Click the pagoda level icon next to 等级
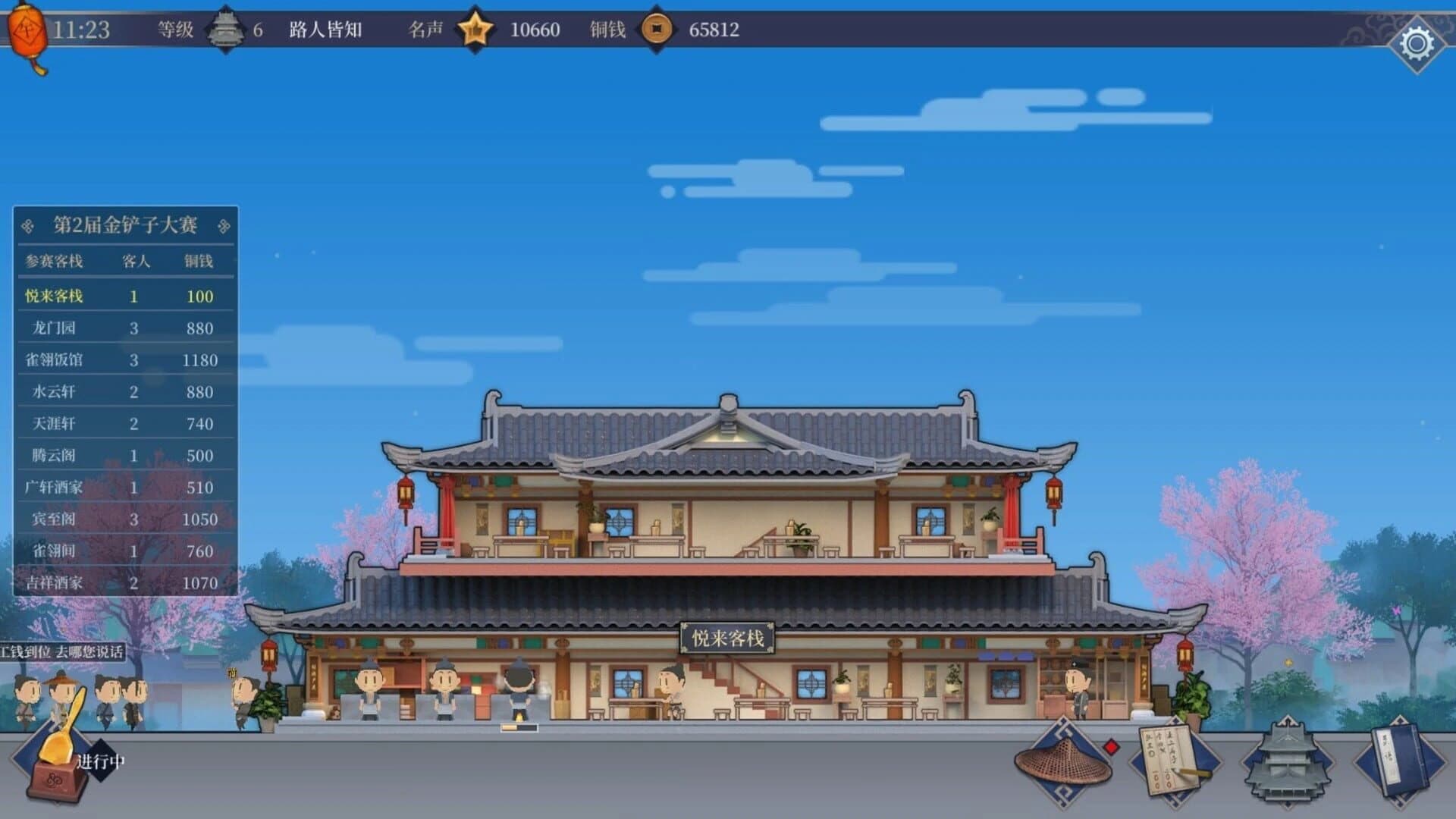Image resolution: width=1456 pixels, height=819 pixels. 224,30
